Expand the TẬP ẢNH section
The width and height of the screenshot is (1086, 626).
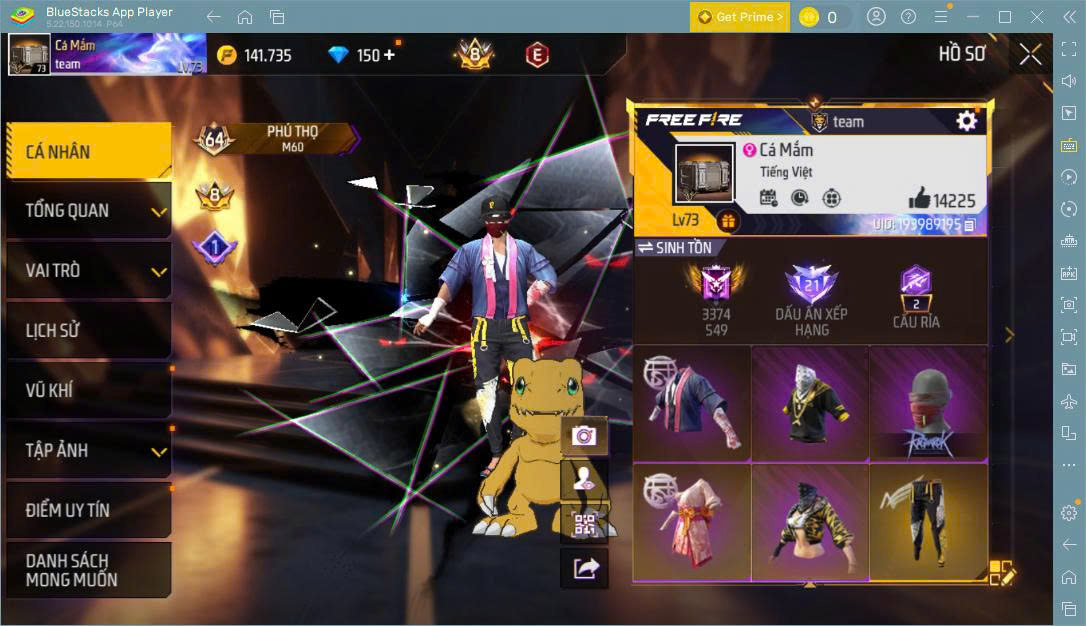[88, 450]
